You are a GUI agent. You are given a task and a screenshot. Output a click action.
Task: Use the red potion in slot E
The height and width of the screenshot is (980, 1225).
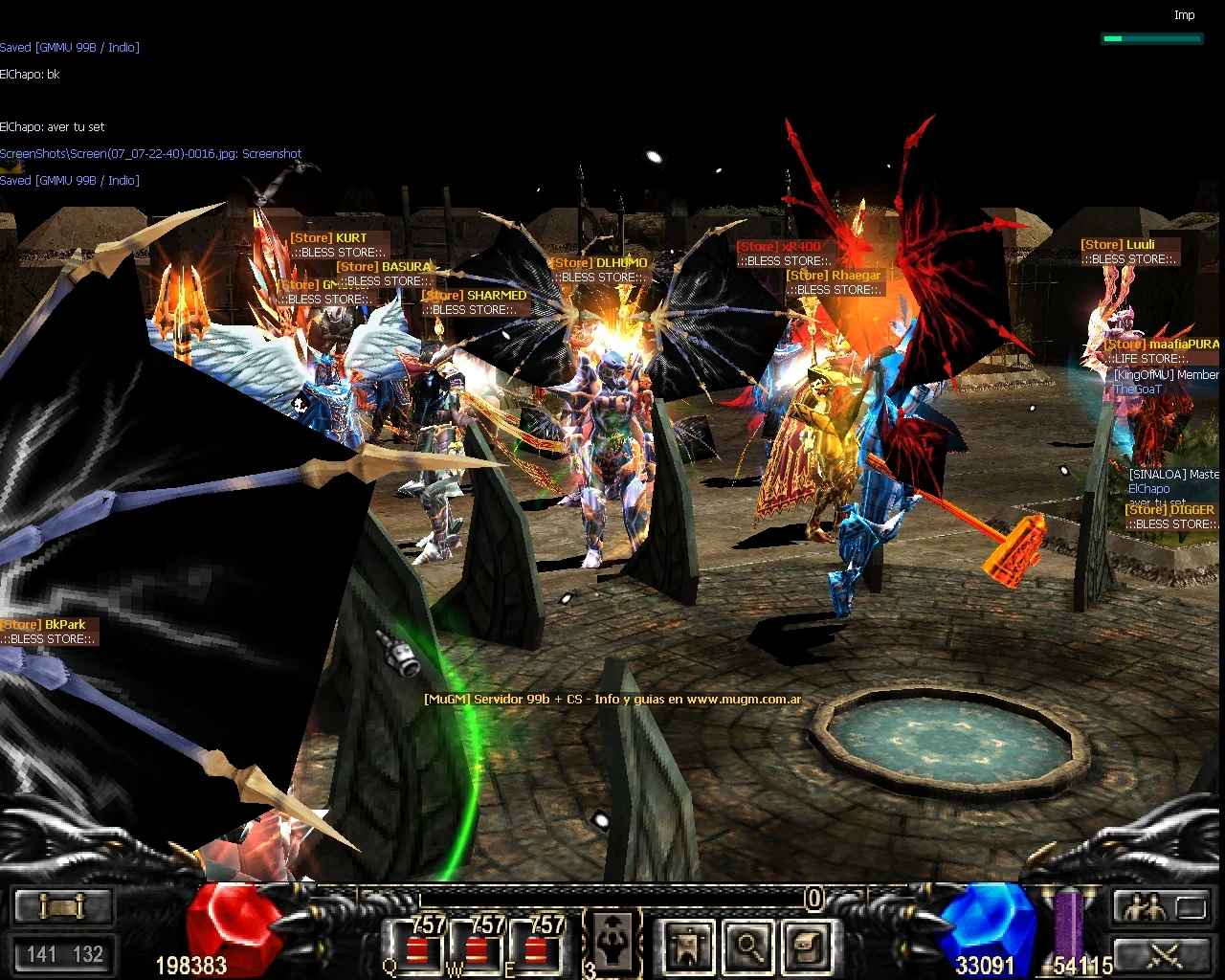[536, 948]
